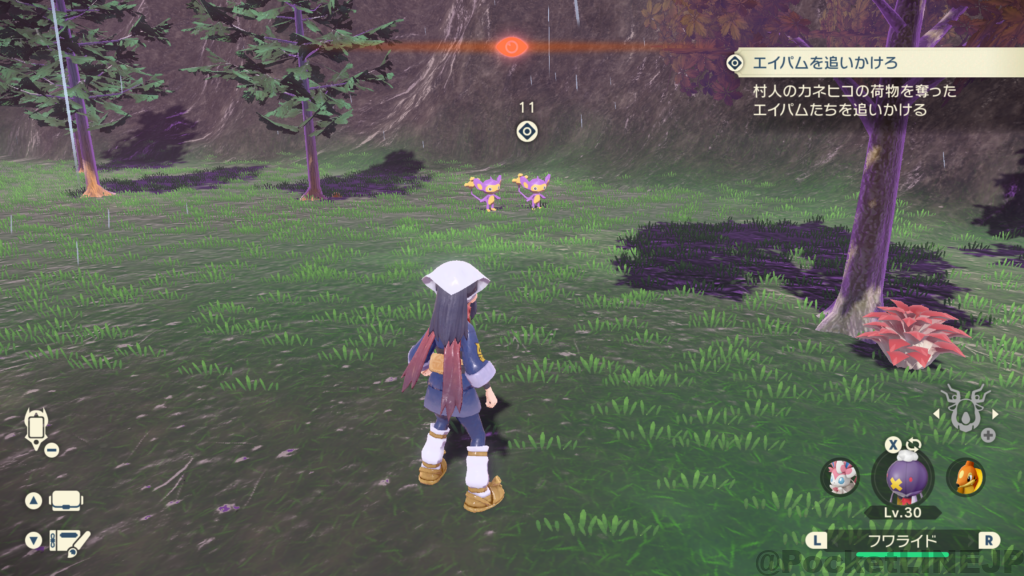Screen dimensions: 1024x576
Task: Select the Sylveon party icon
Action: (x=839, y=477)
